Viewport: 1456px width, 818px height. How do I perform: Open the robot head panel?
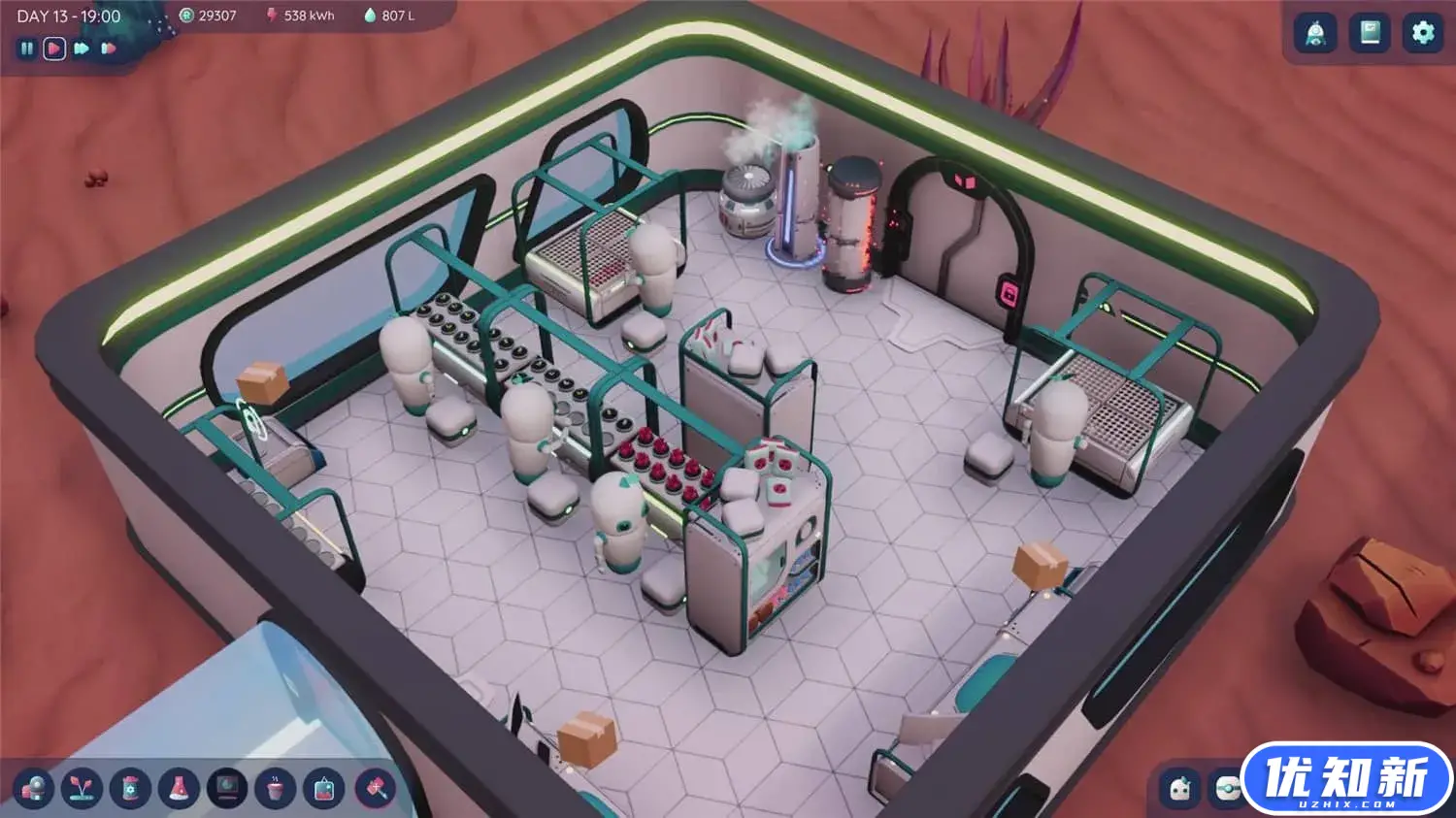click(x=1180, y=788)
